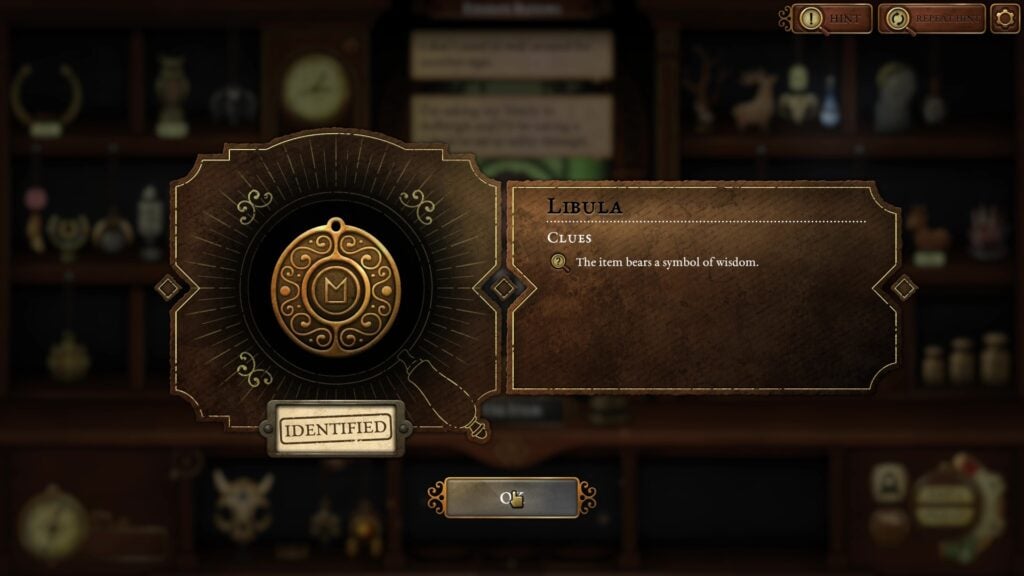Confirm the identified item with OK
This screenshot has width=1024, height=576.
point(511,497)
